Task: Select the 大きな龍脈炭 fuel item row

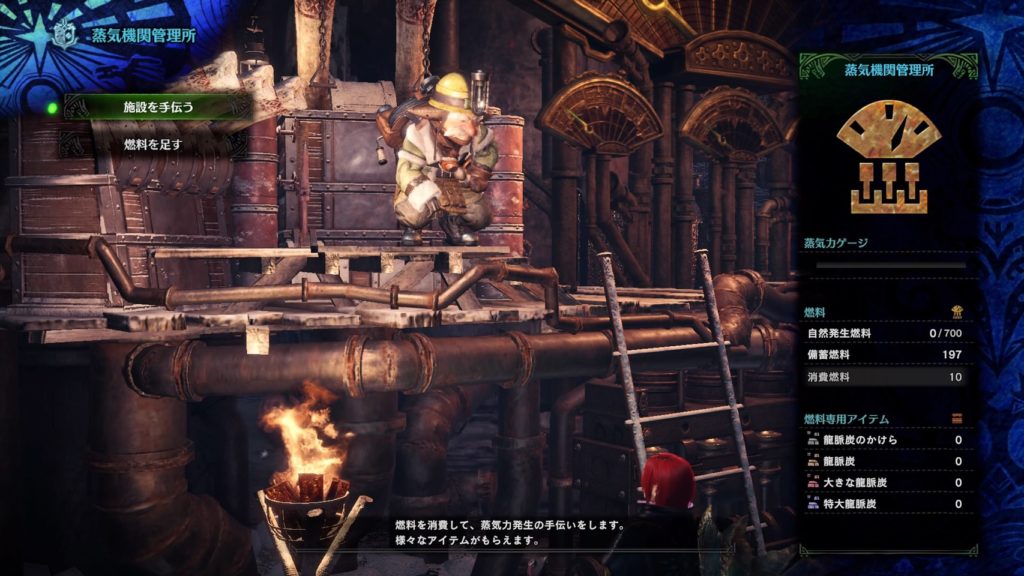Action: point(884,483)
